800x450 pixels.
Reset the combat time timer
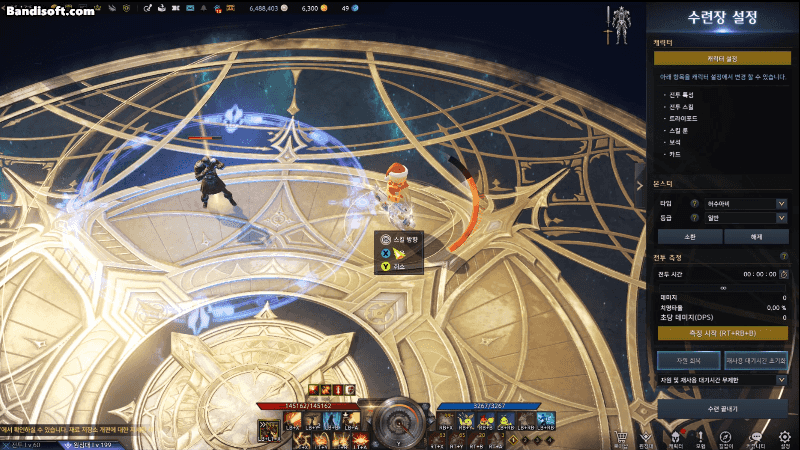point(784,274)
